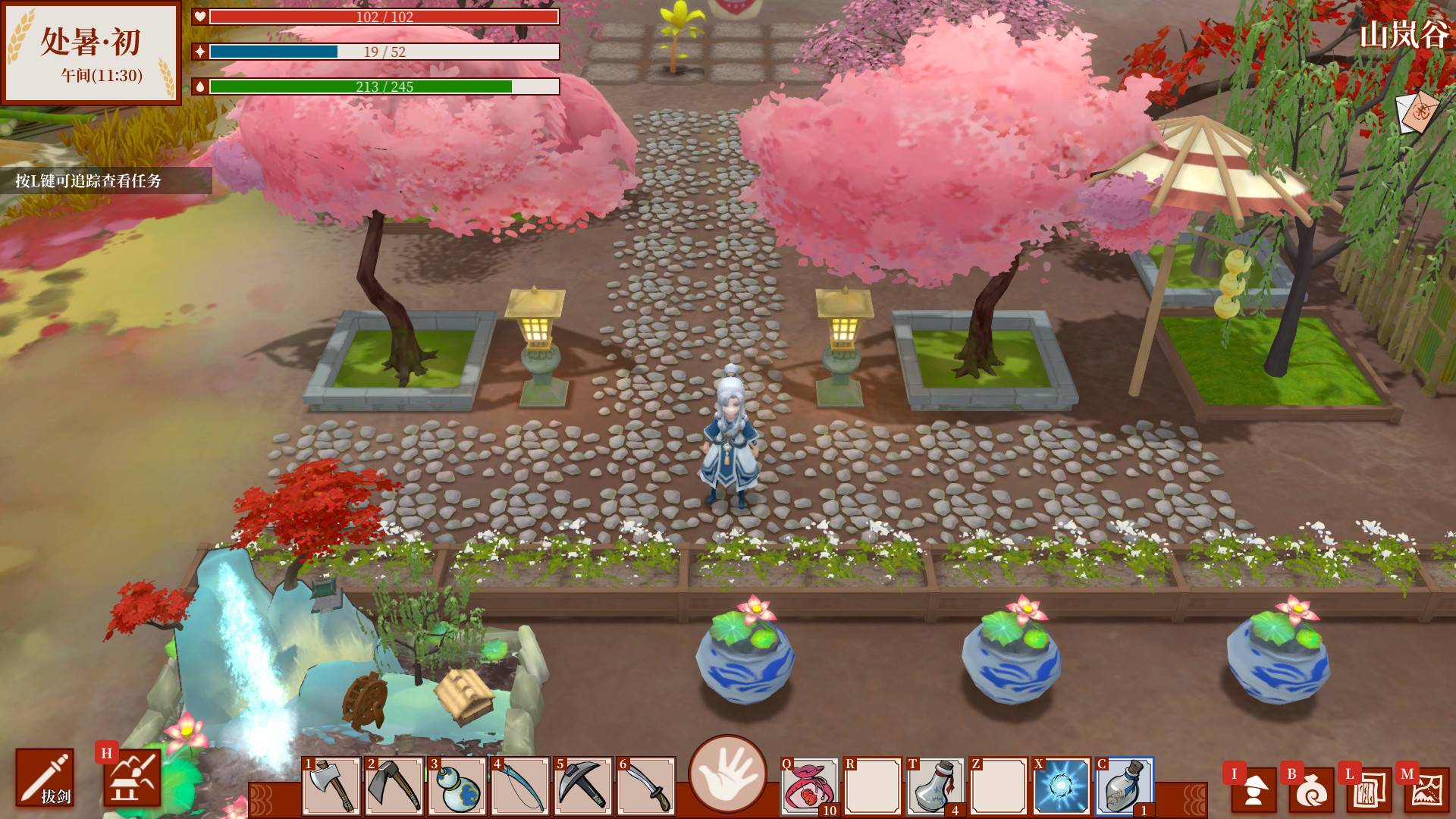Image resolution: width=1456 pixels, height=819 pixels.
Task: Open the home building mode icon
Action: 133,777
